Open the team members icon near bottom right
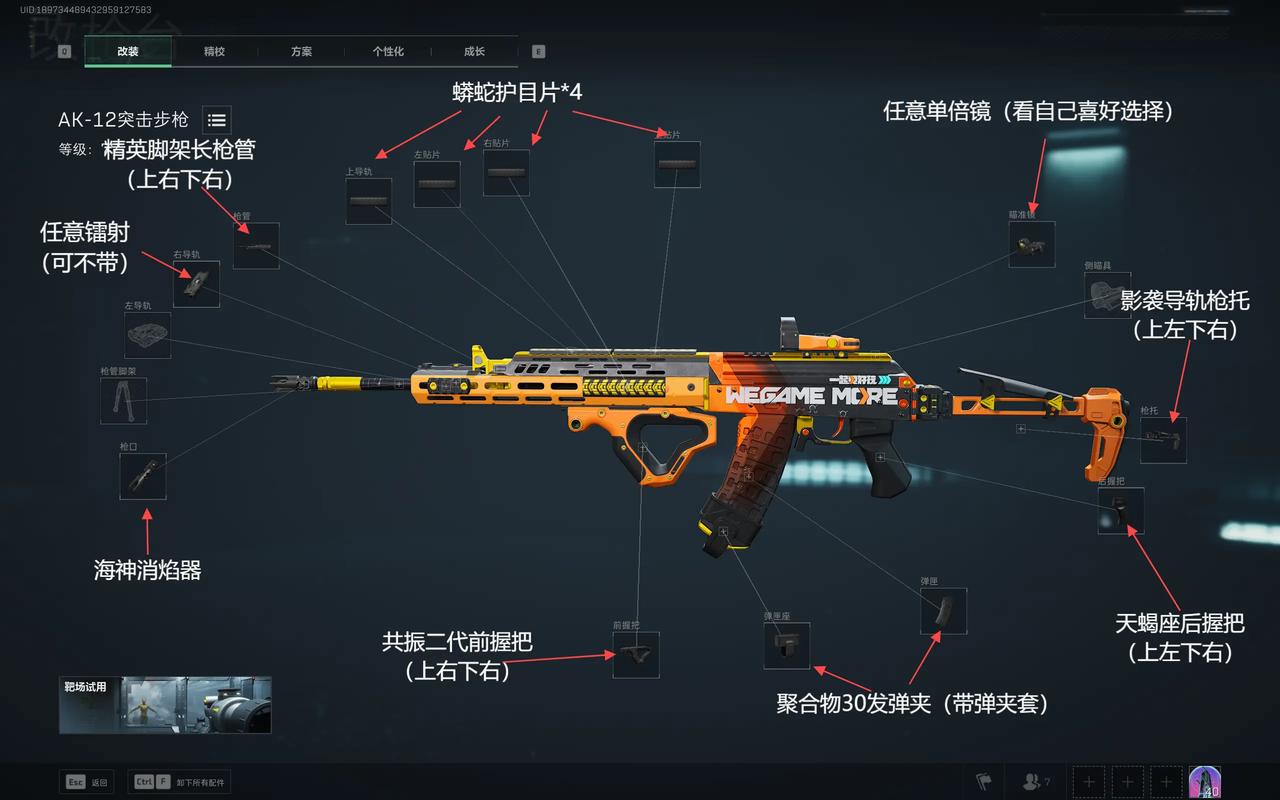The image size is (1280, 800). click(x=1032, y=782)
